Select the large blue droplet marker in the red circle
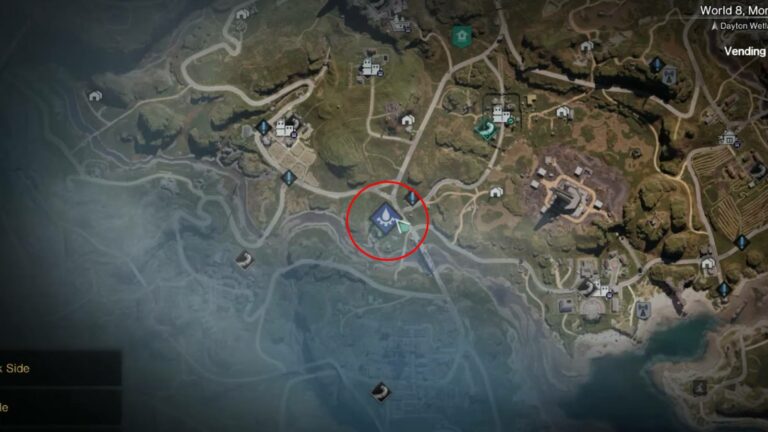 tap(383, 216)
